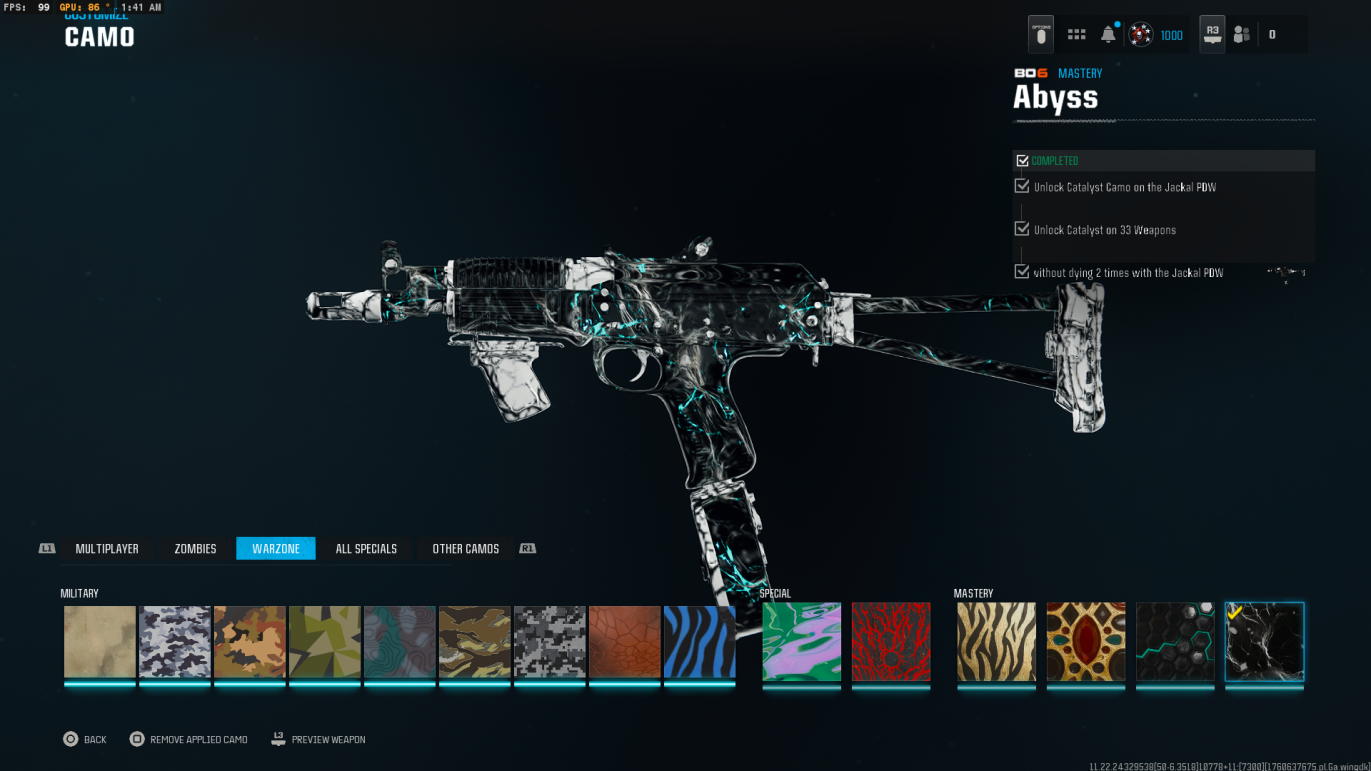Select the equipped Abyss marble camo
Screen dimensions: 1371x771
click(x=1265, y=641)
